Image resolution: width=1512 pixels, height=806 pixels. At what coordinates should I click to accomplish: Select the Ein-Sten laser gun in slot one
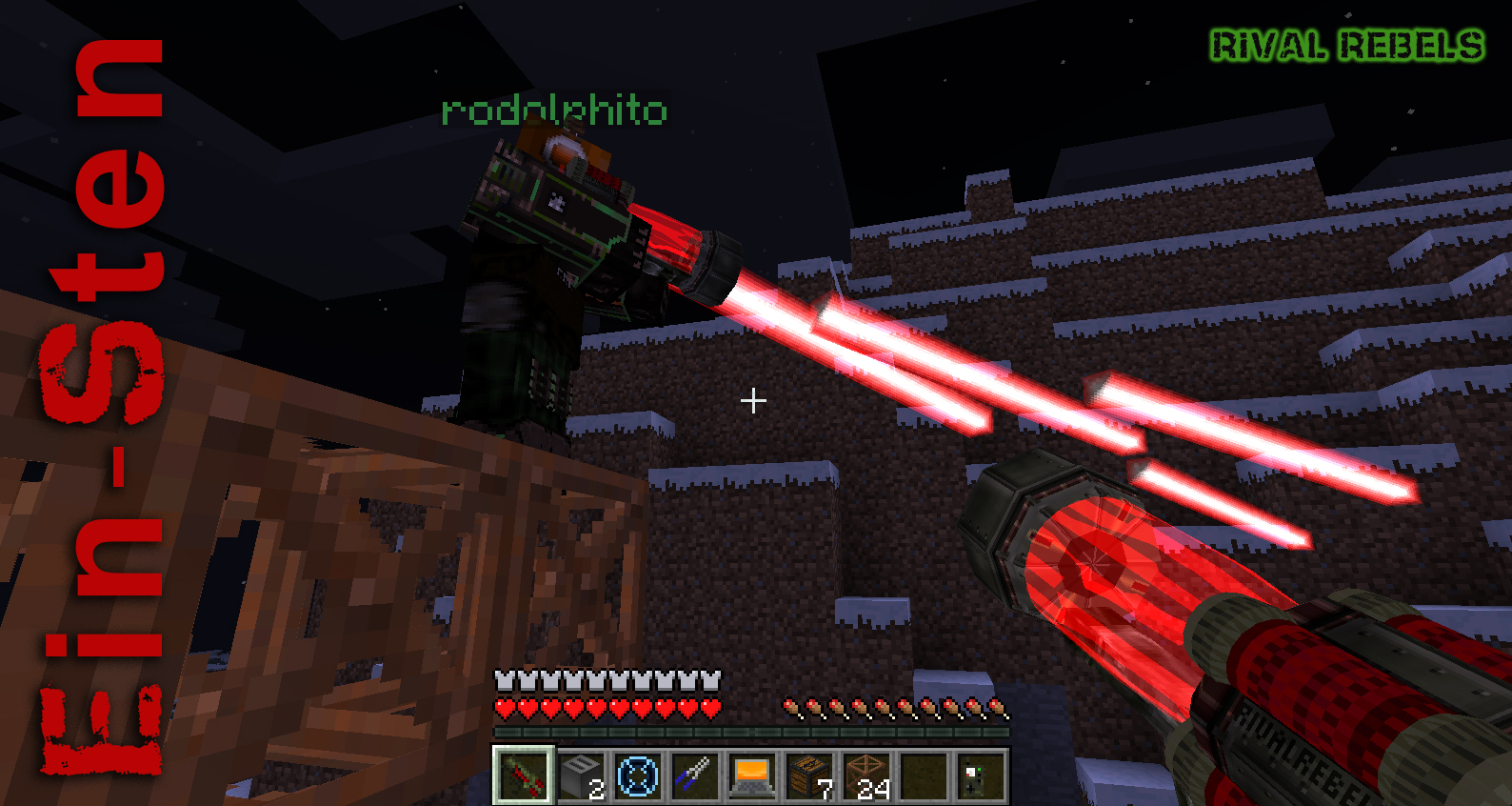(x=525, y=777)
